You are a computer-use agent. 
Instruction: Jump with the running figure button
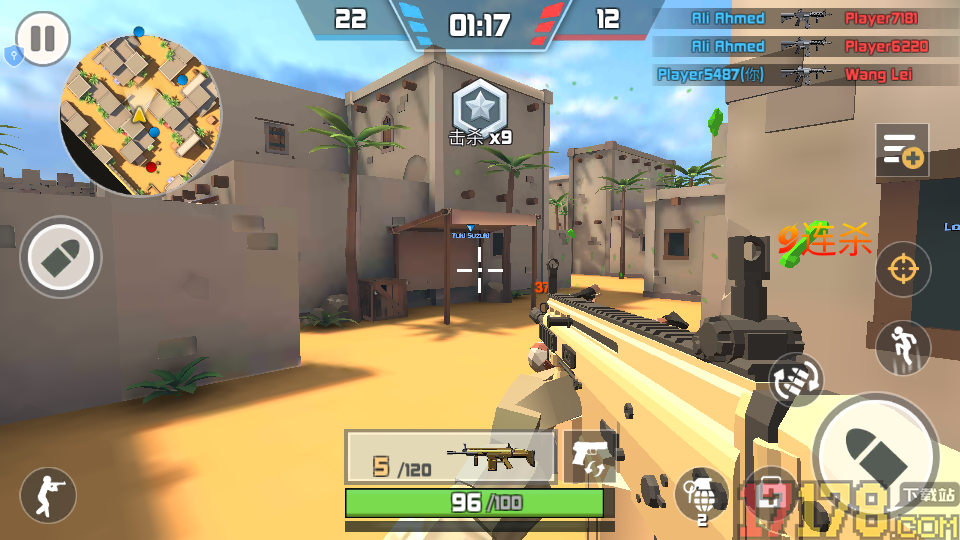pos(903,347)
